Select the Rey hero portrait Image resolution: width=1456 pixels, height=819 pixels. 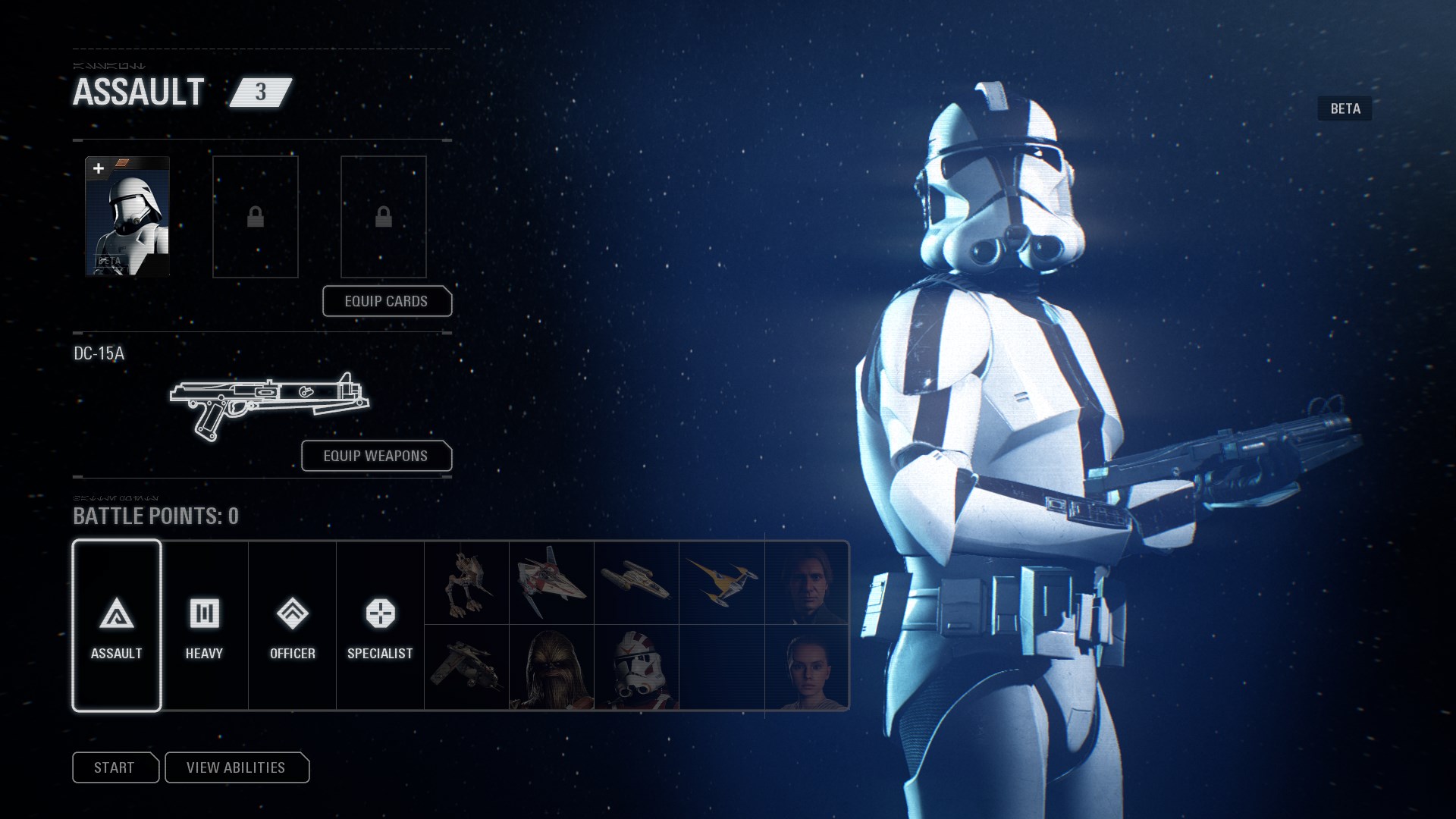coord(806,668)
